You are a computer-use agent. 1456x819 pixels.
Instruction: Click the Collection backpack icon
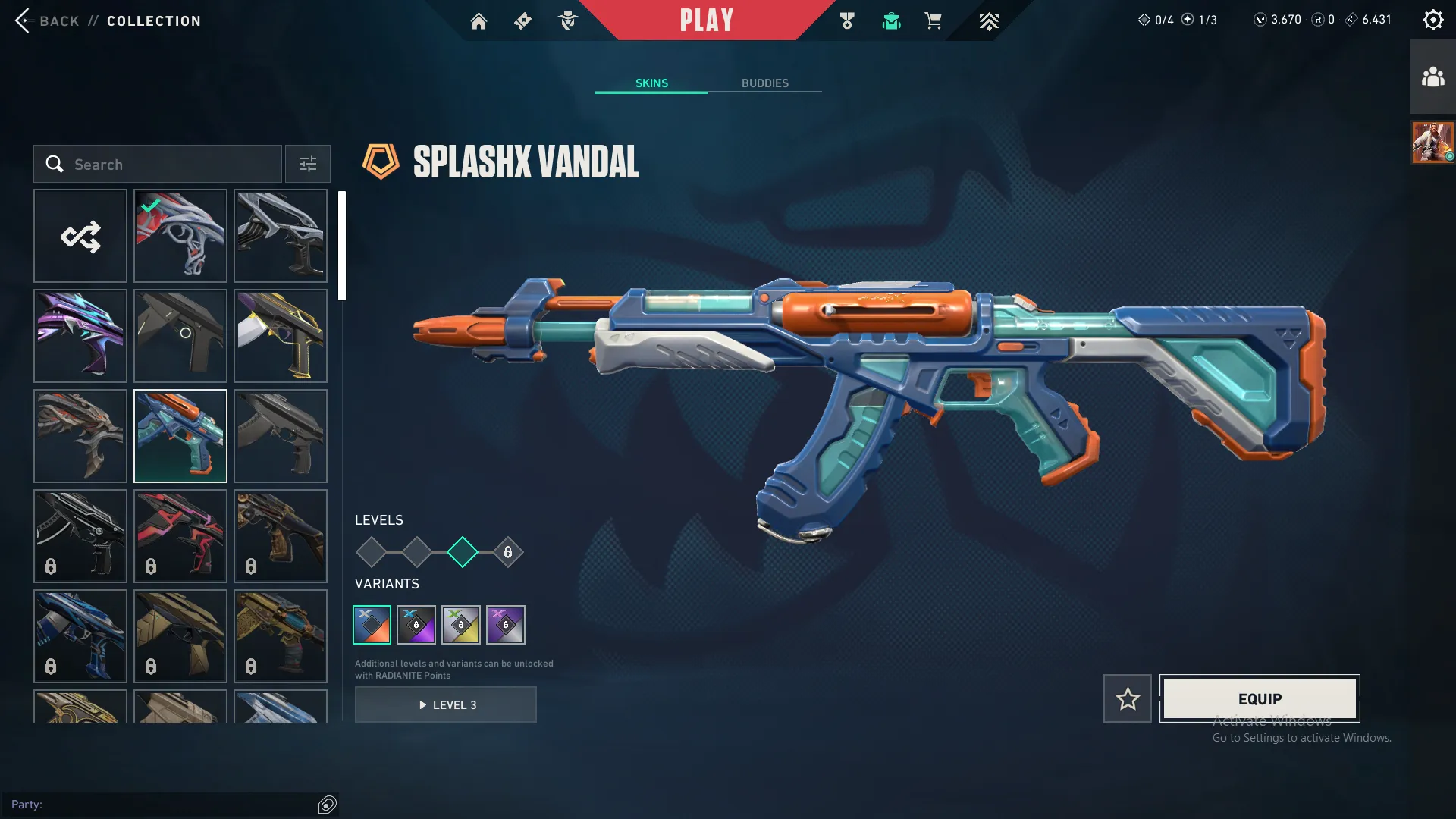tap(891, 21)
